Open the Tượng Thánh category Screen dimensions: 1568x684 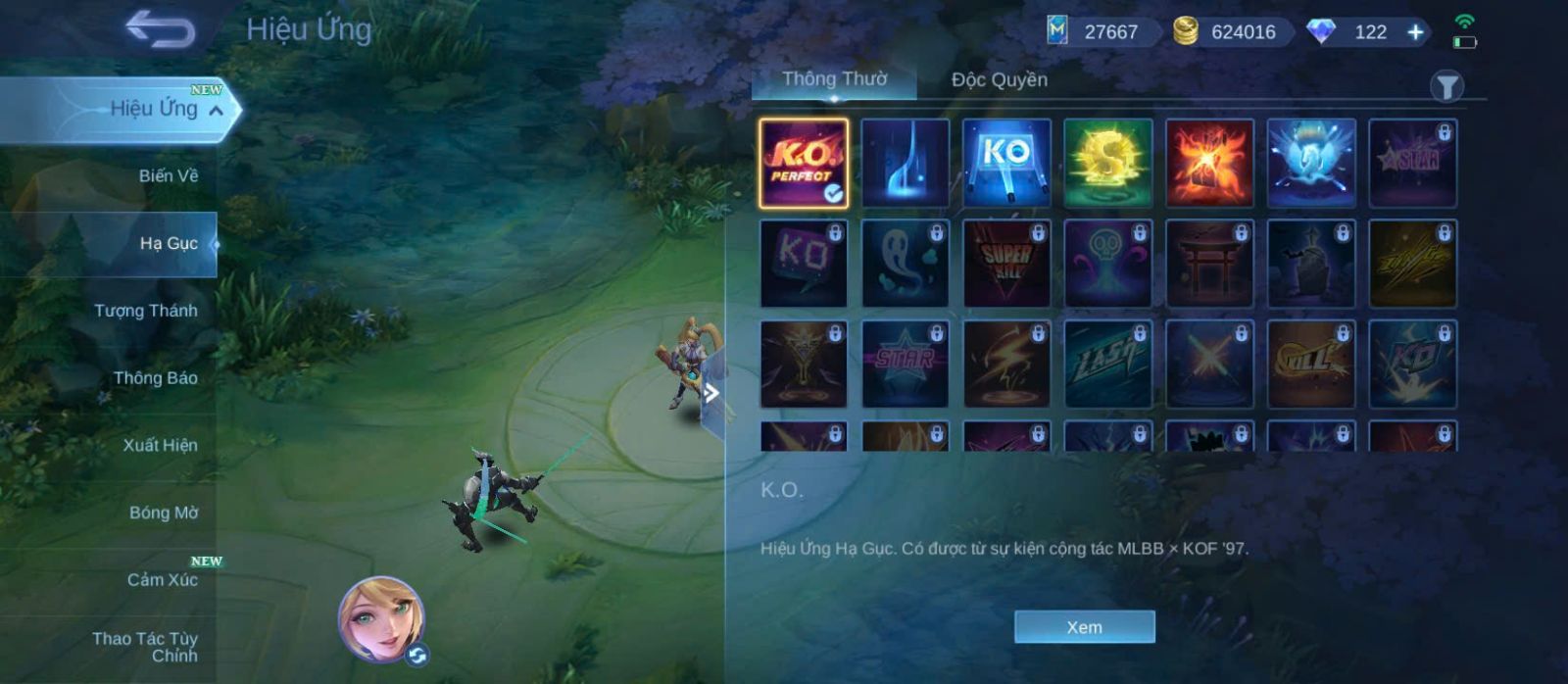tap(146, 311)
